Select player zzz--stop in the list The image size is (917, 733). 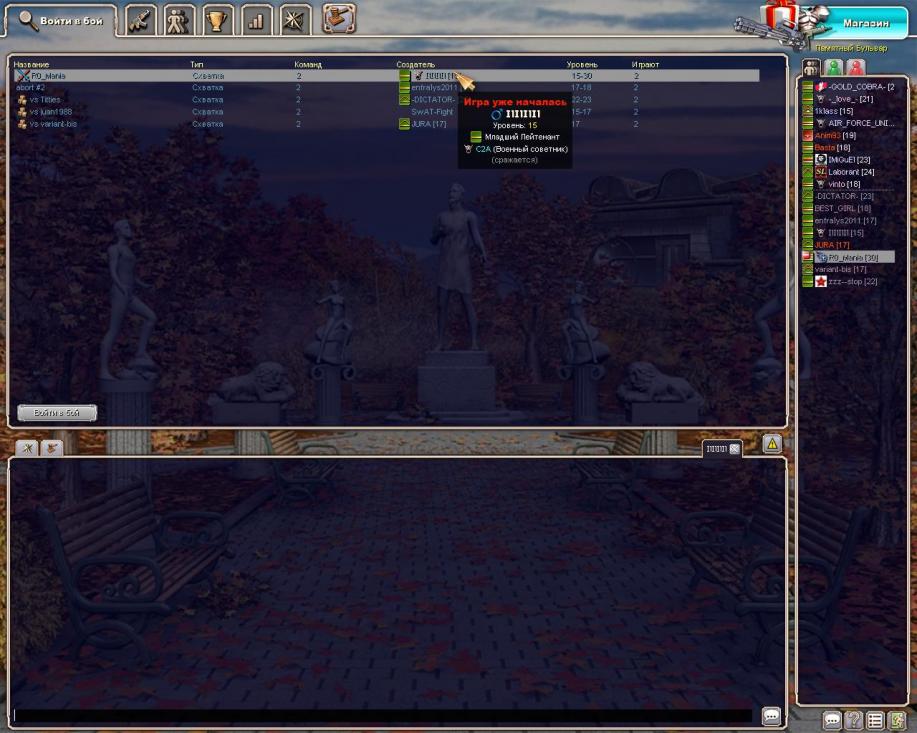click(x=852, y=282)
